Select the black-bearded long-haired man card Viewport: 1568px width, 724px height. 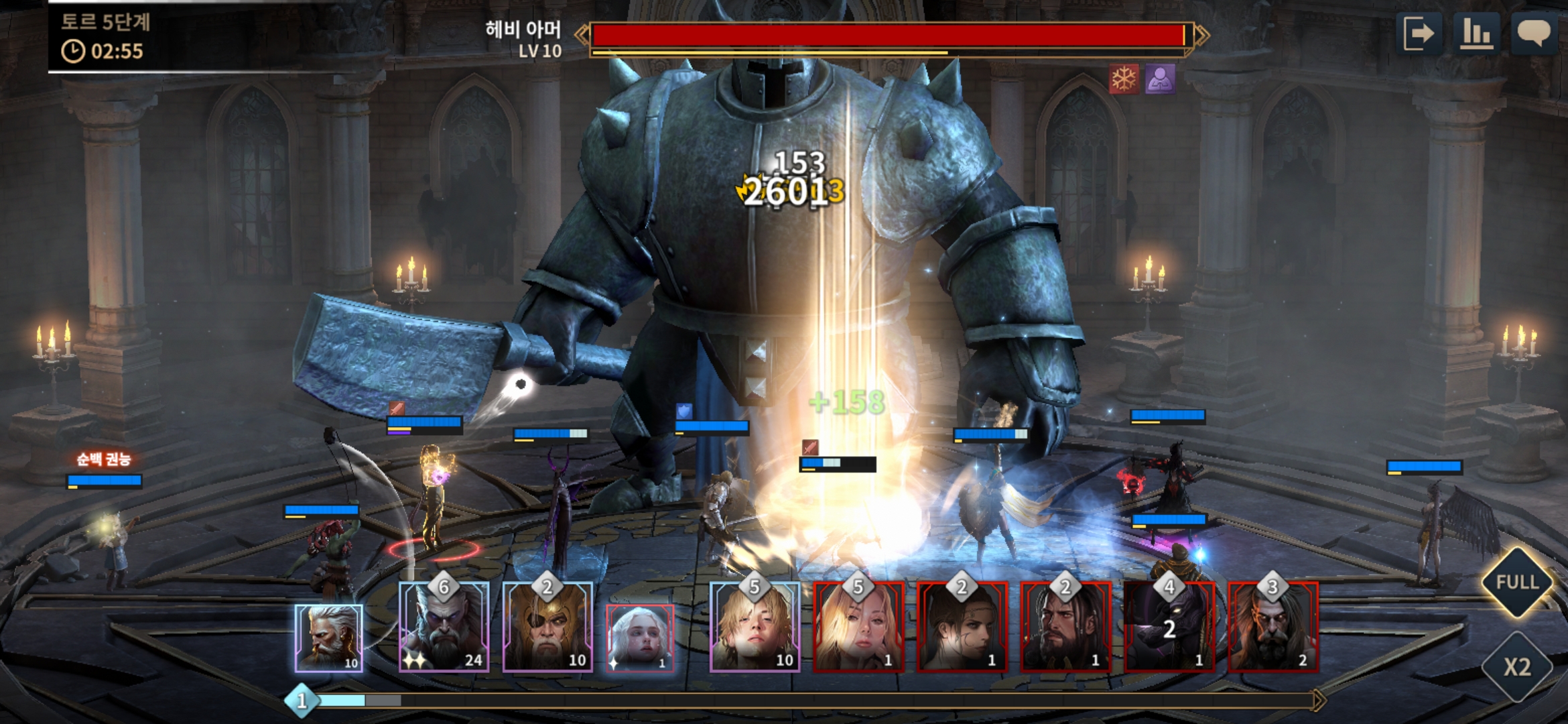[1065, 628]
